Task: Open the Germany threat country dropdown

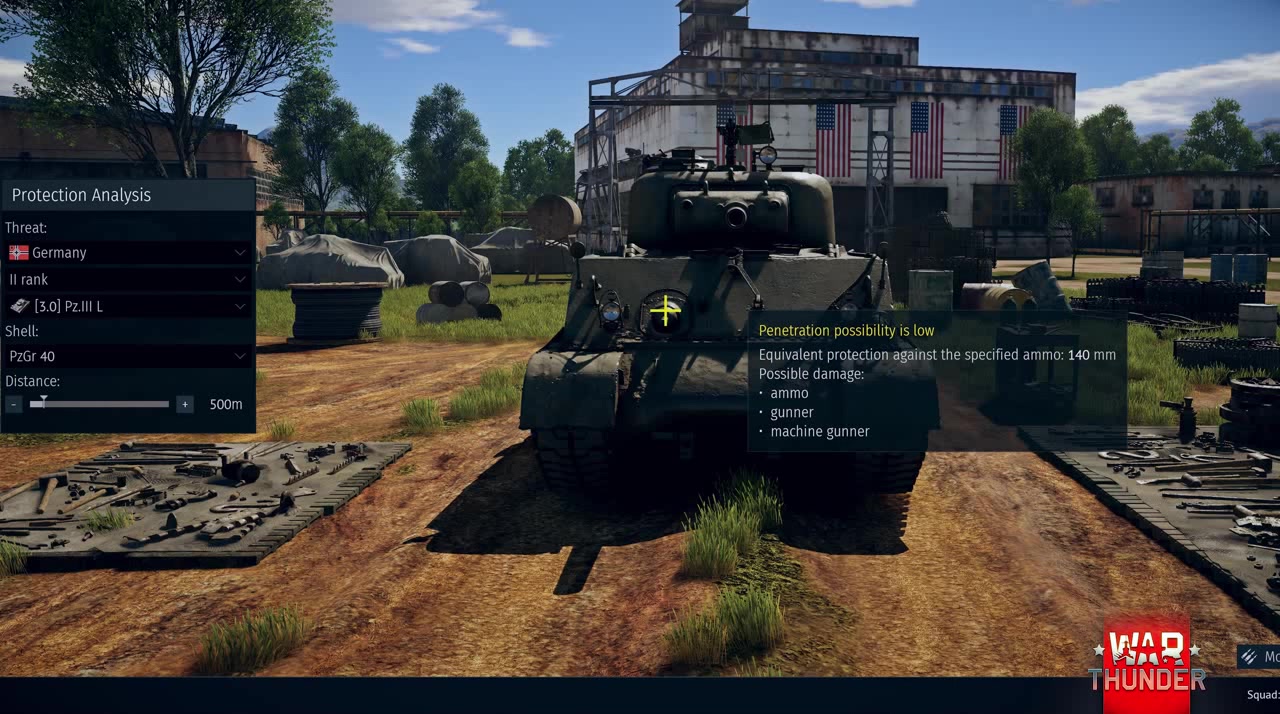Action: (x=127, y=253)
